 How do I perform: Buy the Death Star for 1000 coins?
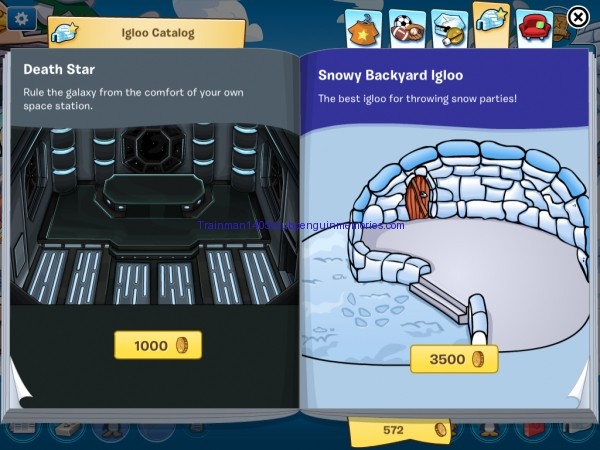[157, 345]
